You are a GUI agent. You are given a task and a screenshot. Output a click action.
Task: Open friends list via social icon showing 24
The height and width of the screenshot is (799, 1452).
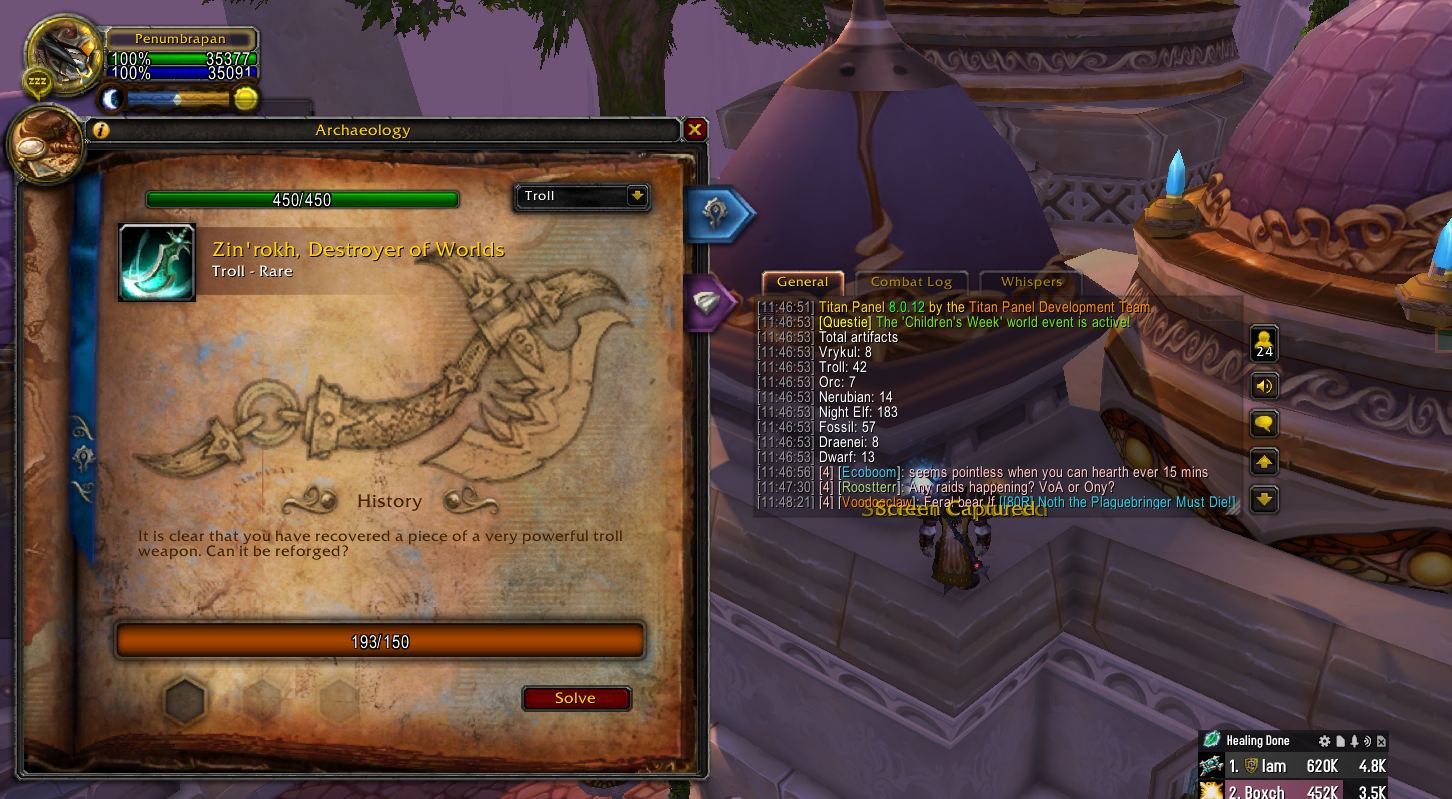coord(1264,343)
